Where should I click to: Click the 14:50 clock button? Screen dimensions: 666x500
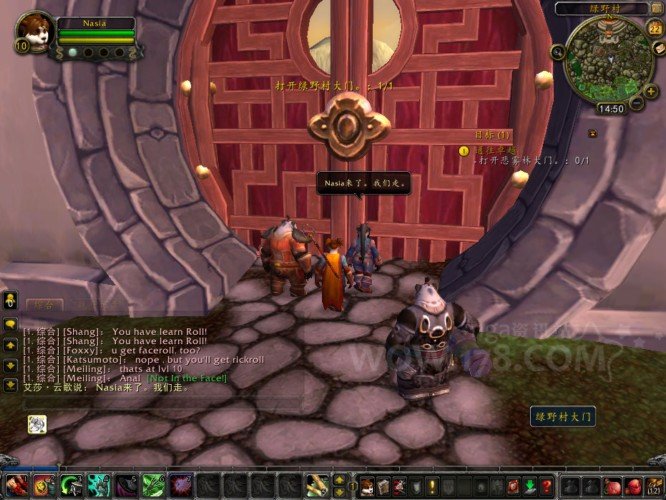[x=610, y=109]
